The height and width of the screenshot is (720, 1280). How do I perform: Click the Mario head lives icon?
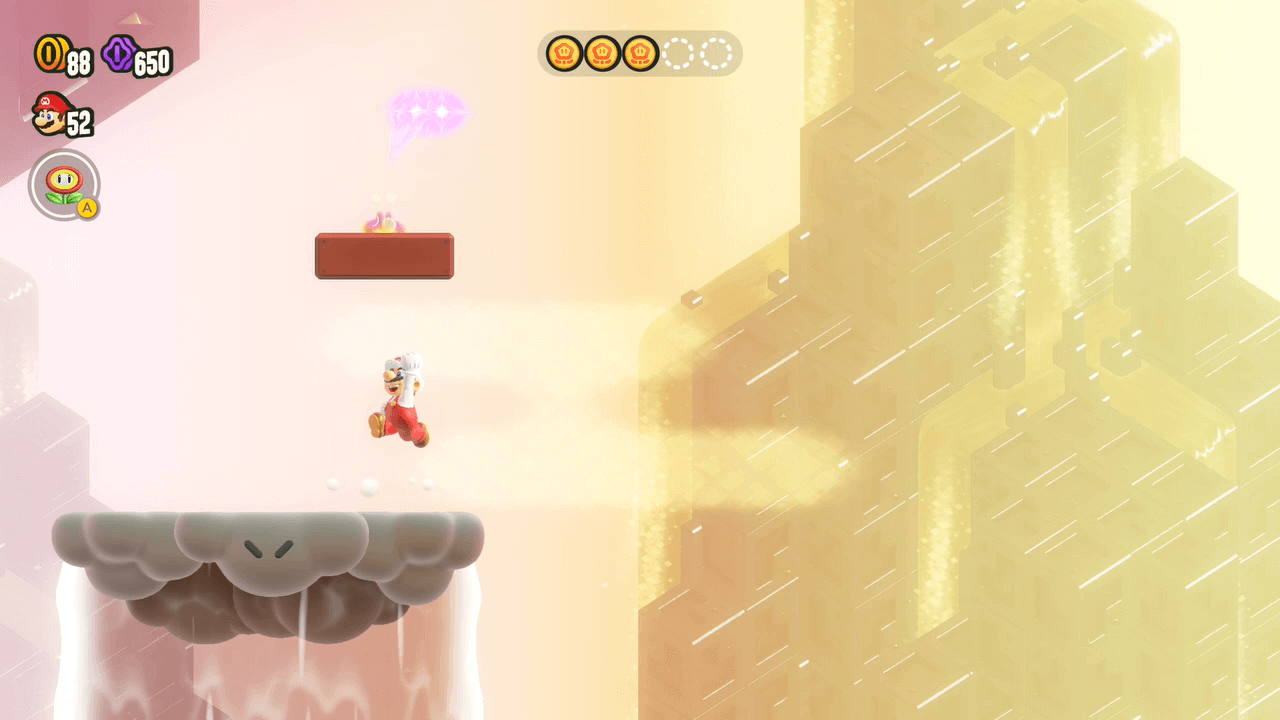(x=49, y=113)
